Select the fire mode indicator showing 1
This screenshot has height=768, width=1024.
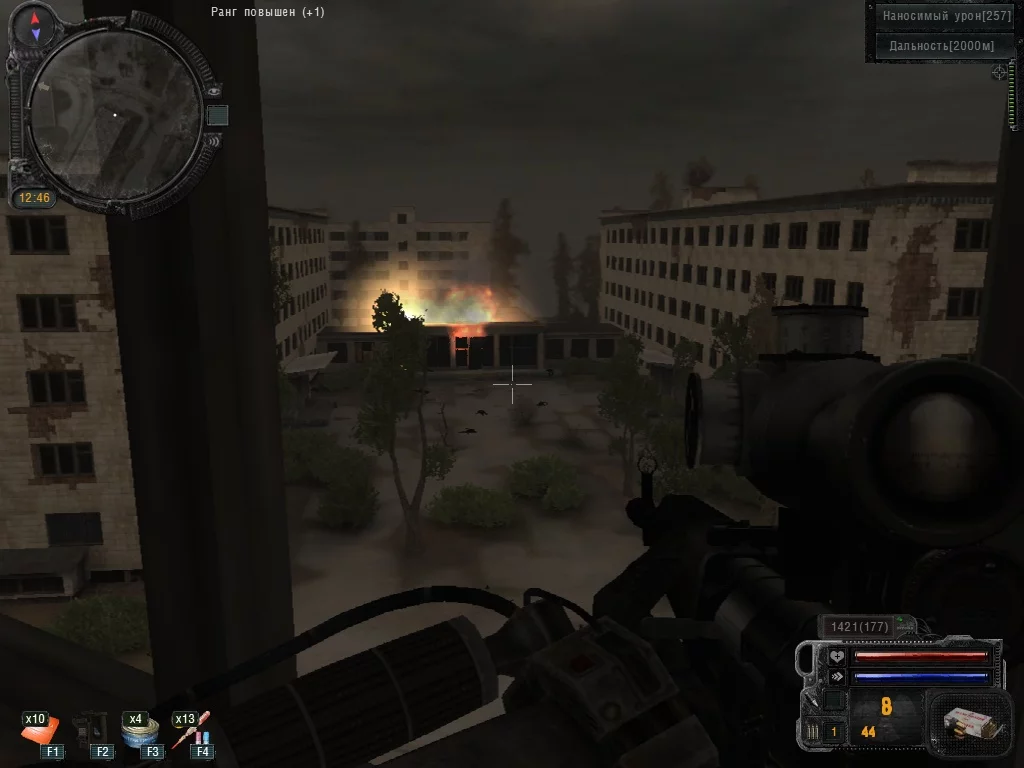tap(832, 732)
